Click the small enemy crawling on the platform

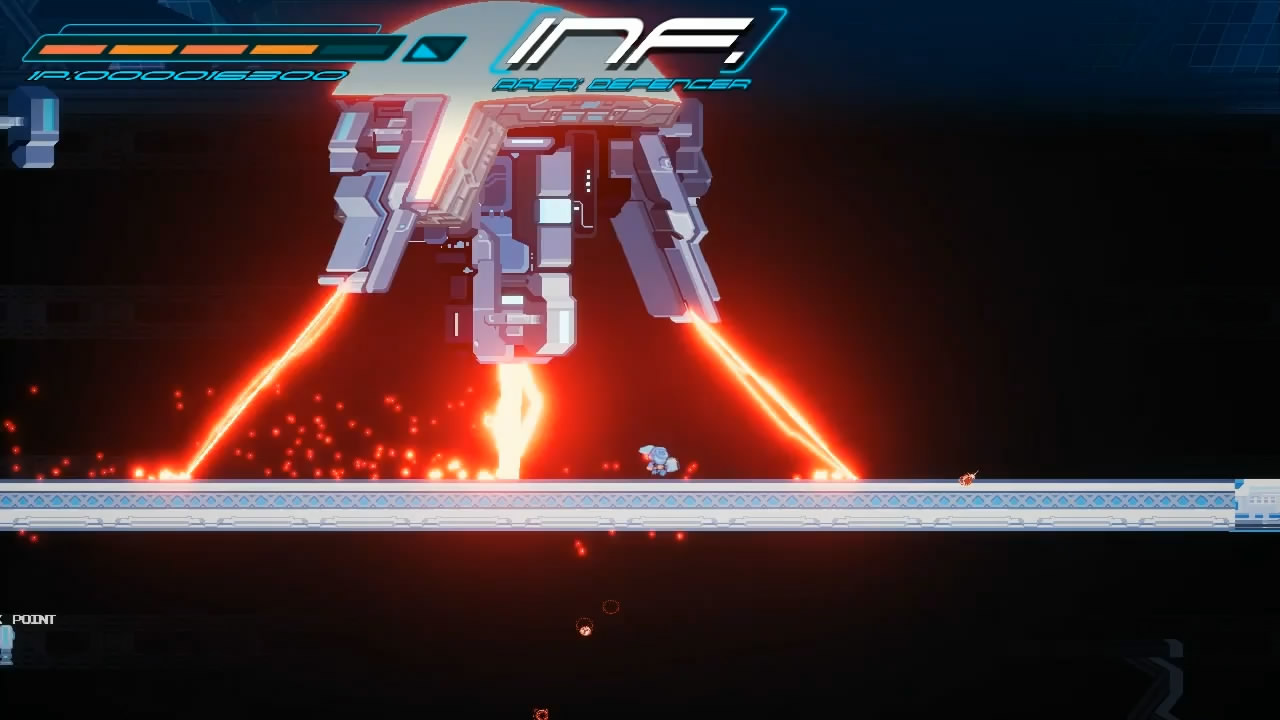click(967, 477)
